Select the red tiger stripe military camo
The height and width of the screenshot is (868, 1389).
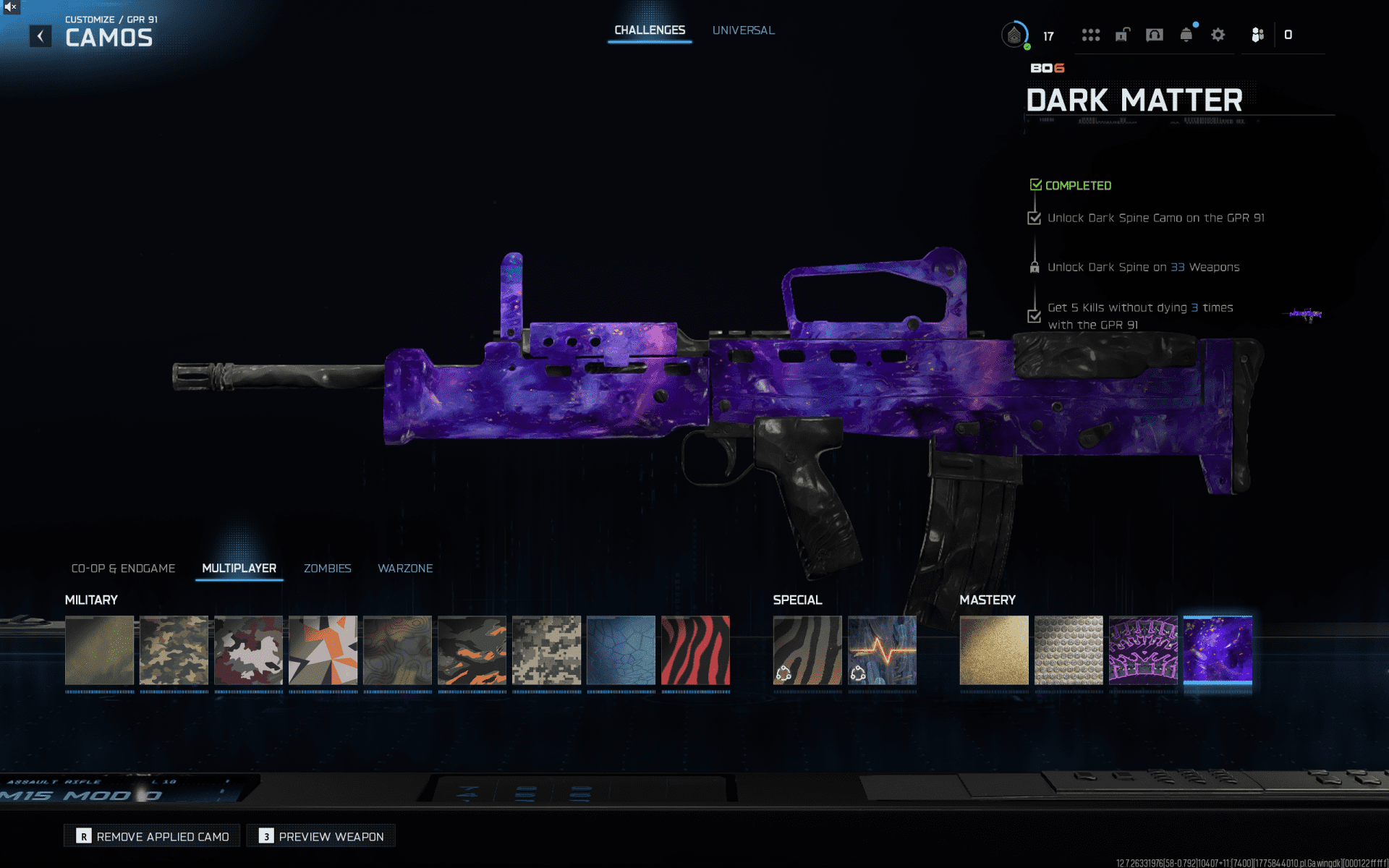[696, 650]
